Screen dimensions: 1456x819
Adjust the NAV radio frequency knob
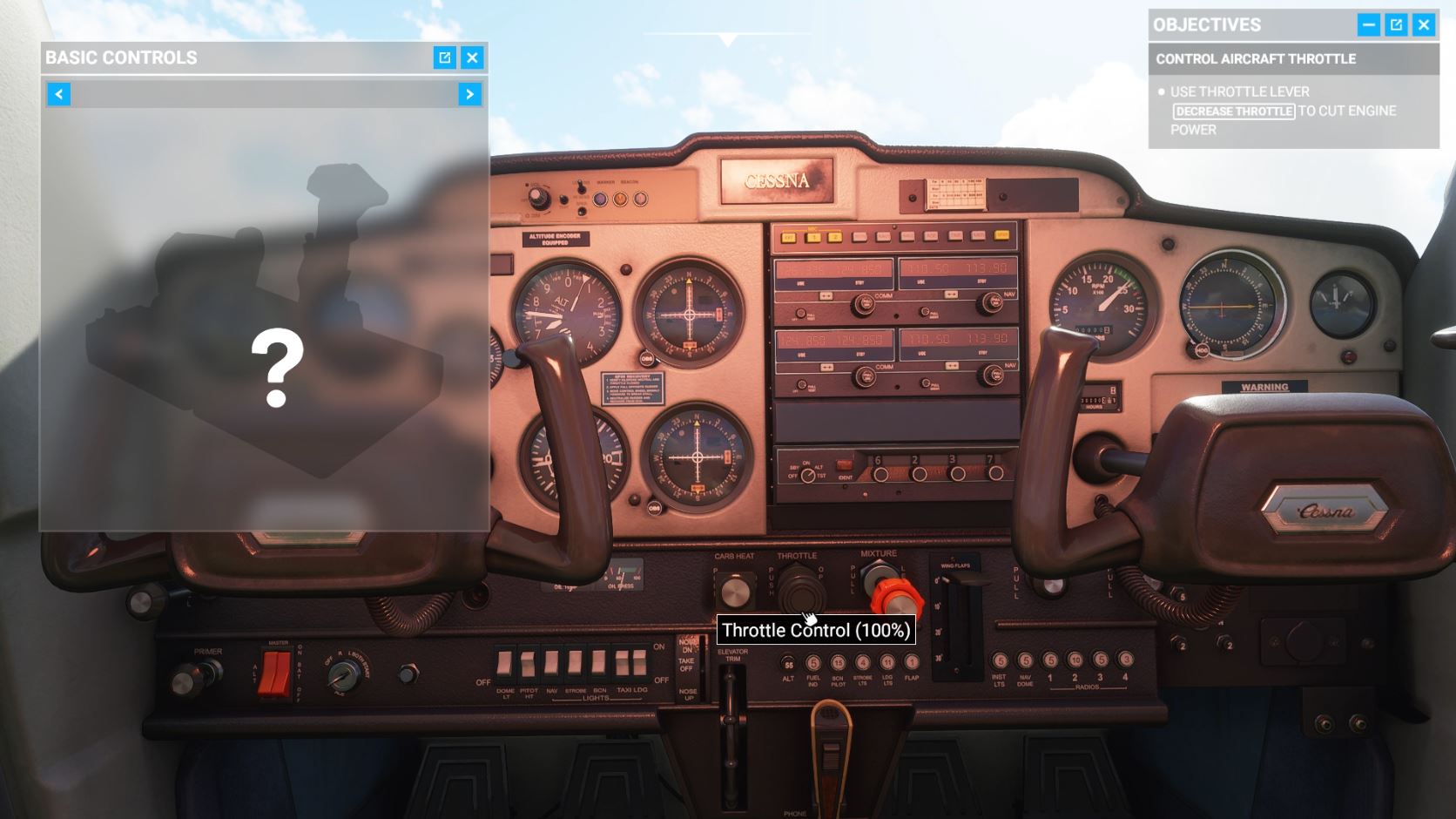coord(991,304)
